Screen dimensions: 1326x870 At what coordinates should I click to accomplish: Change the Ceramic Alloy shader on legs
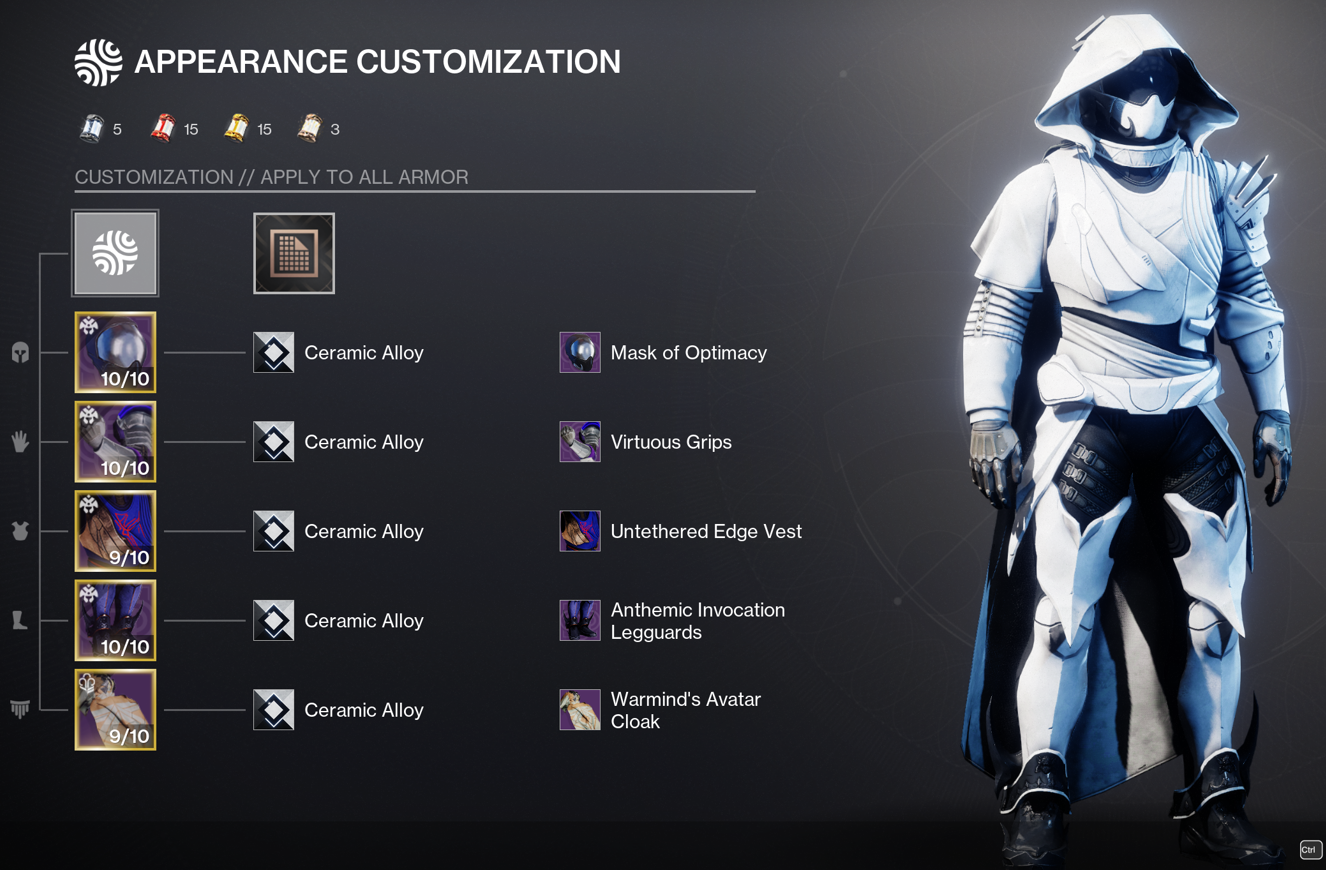click(x=274, y=621)
